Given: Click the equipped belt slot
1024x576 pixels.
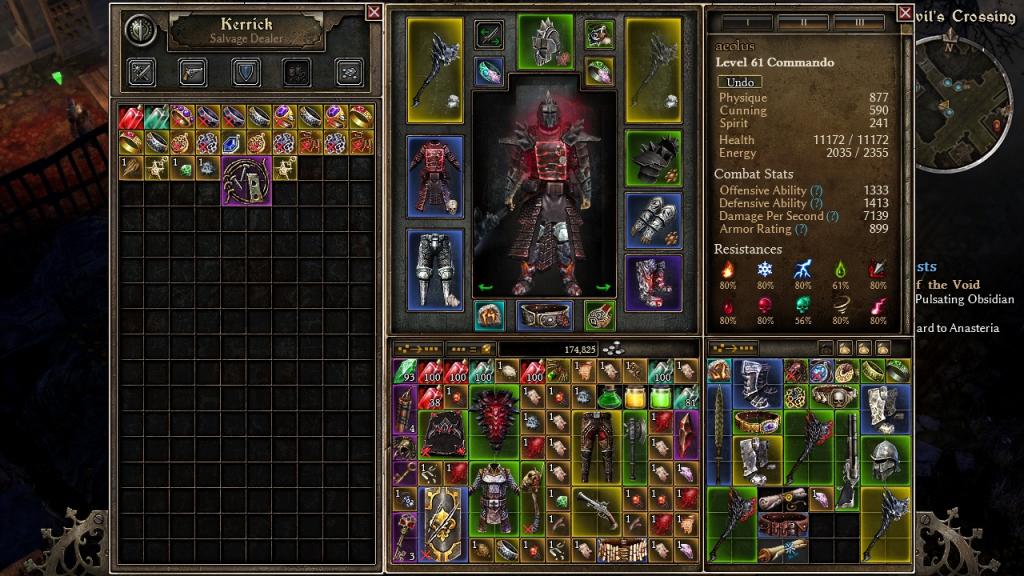Looking at the screenshot, I should tap(545, 315).
